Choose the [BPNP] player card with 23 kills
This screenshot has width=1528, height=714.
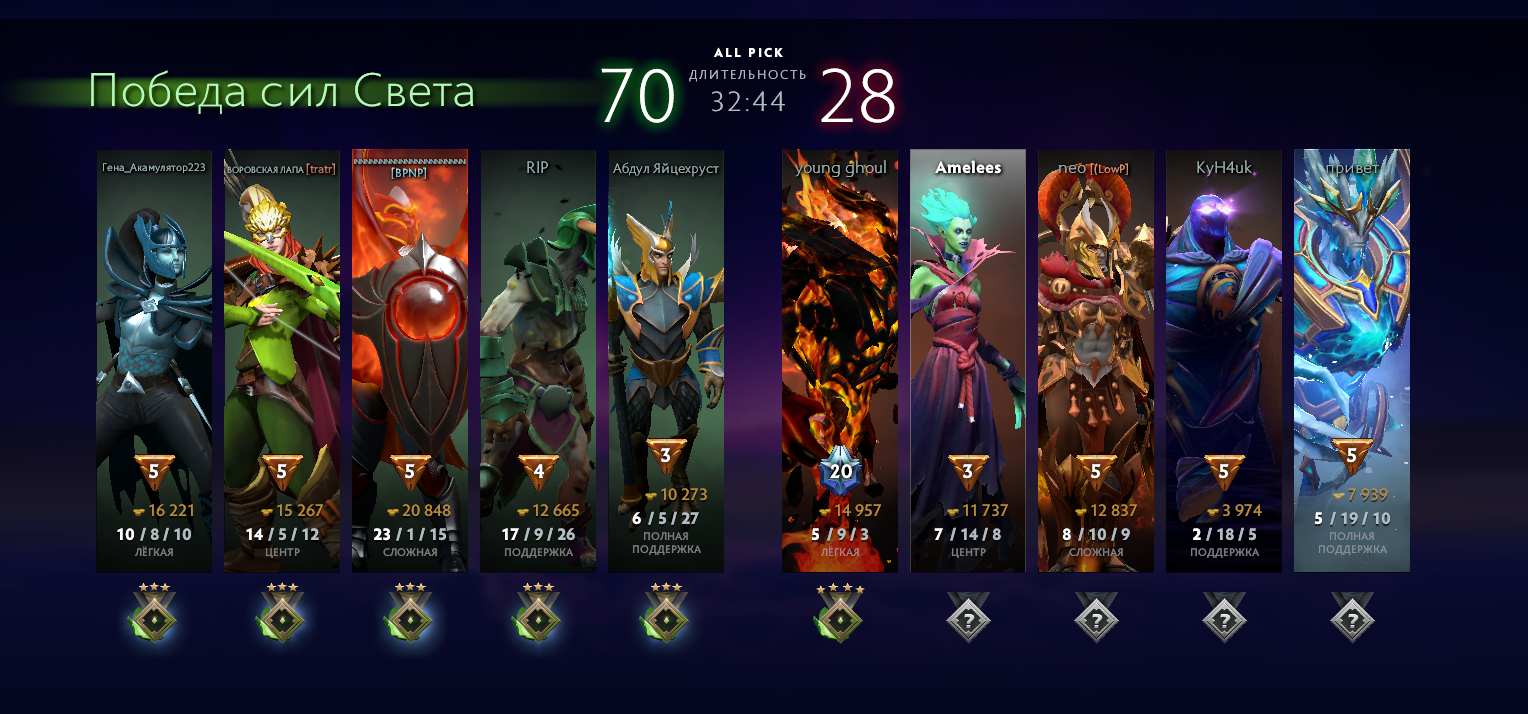[x=409, y=360]
